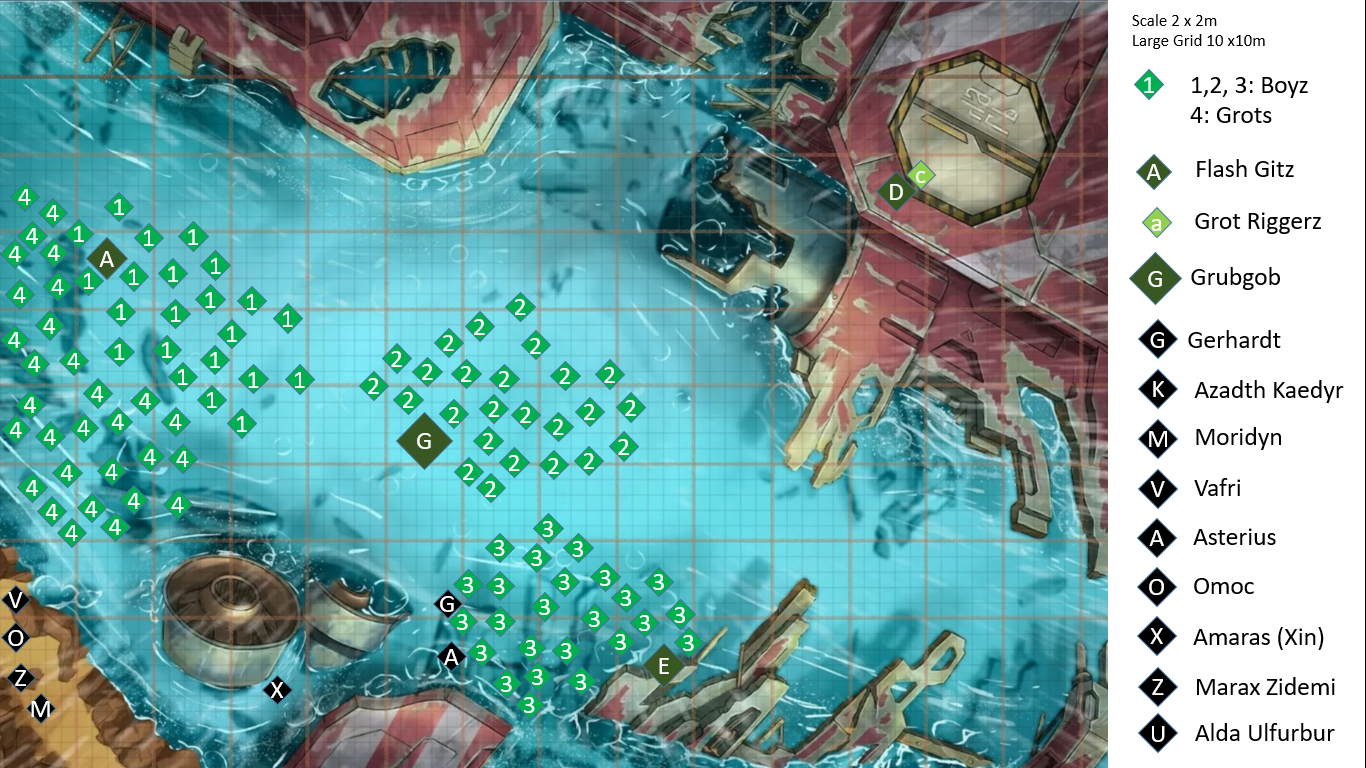Select the black O token on the map

16,637
